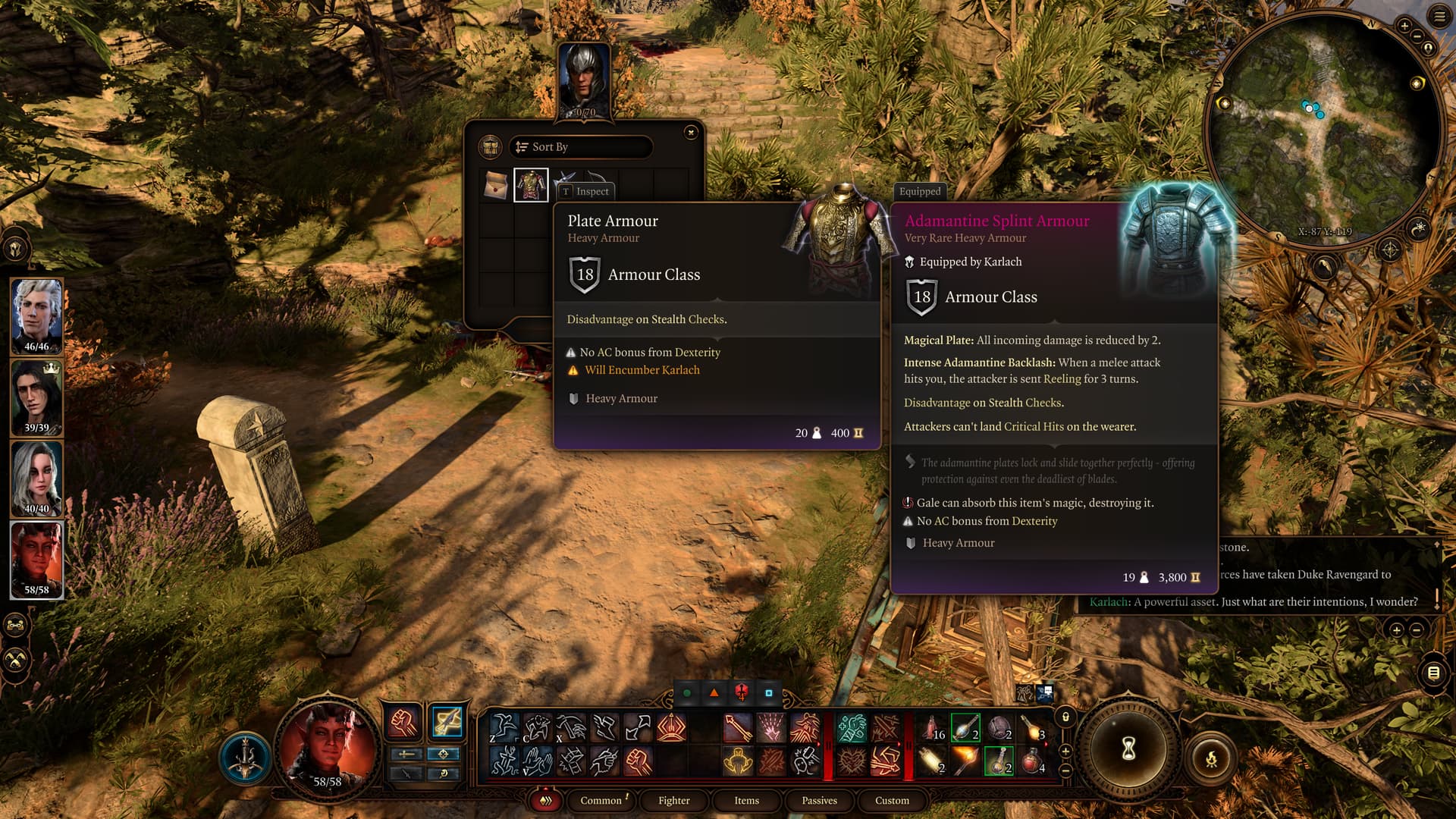Switch to the Fighter hotbar tab
The width and height of the screenshot is (1456, 819).
tap(673, 801)
